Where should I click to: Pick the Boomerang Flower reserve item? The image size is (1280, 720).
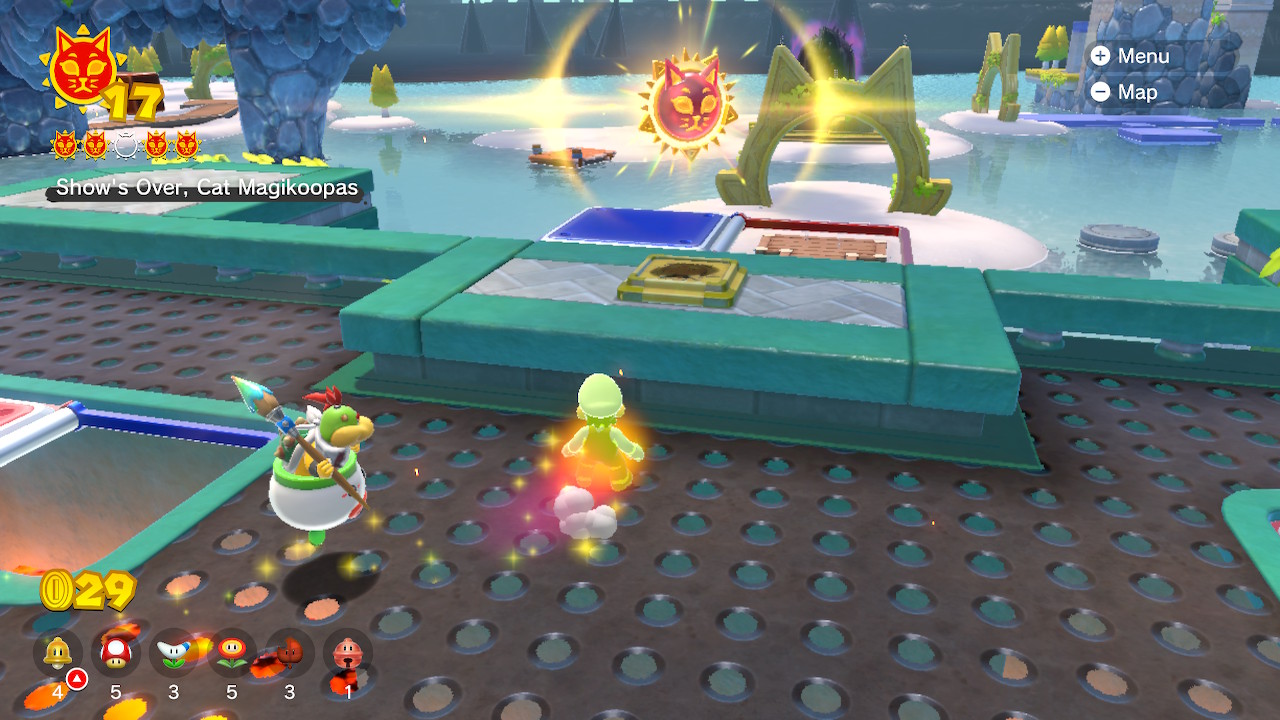tap(173, 654)
